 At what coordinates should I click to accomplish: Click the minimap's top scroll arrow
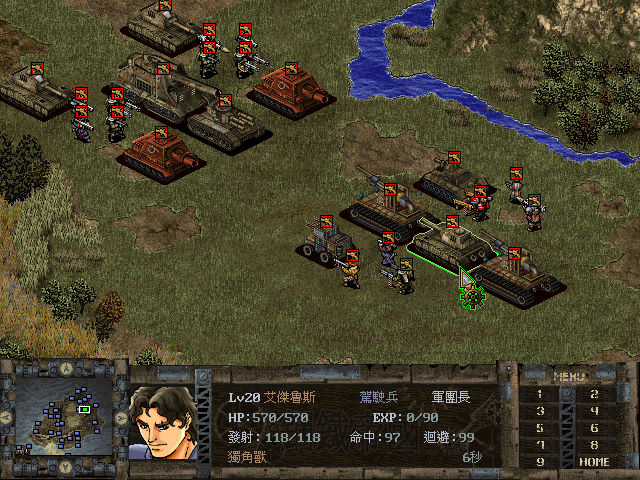pos(65,368)
